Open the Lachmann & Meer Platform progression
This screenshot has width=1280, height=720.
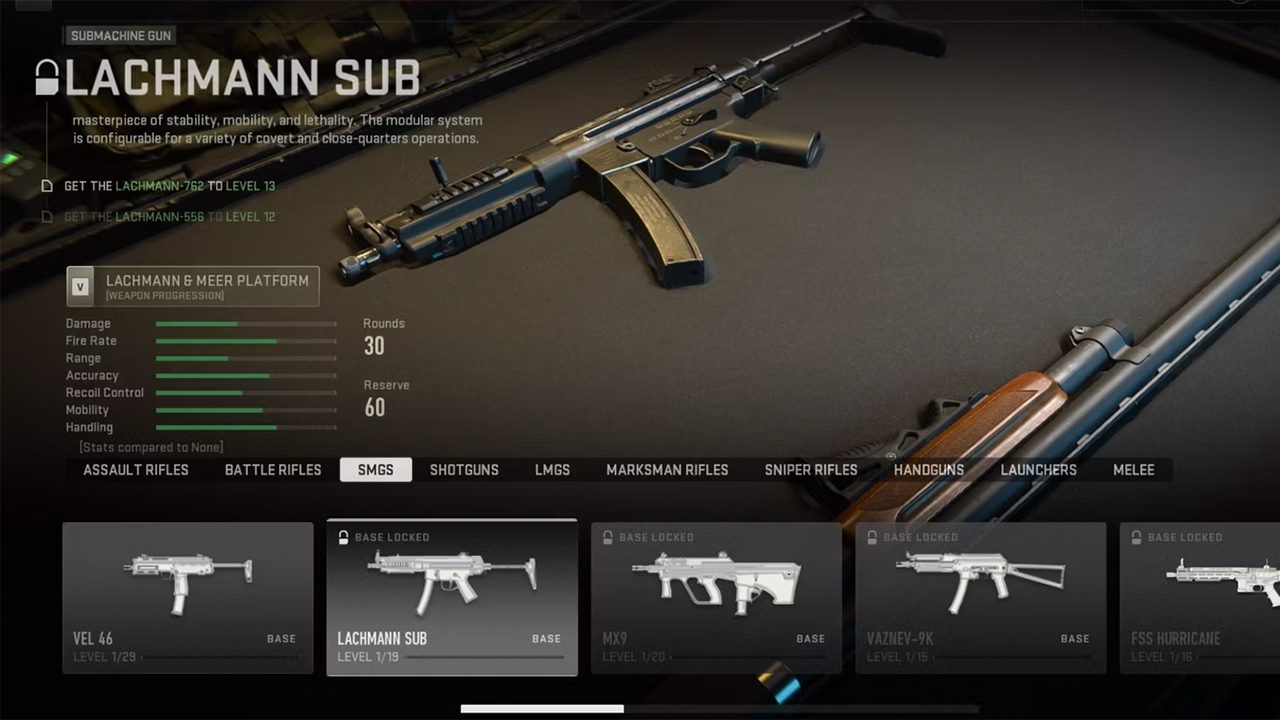pos(193,286)
